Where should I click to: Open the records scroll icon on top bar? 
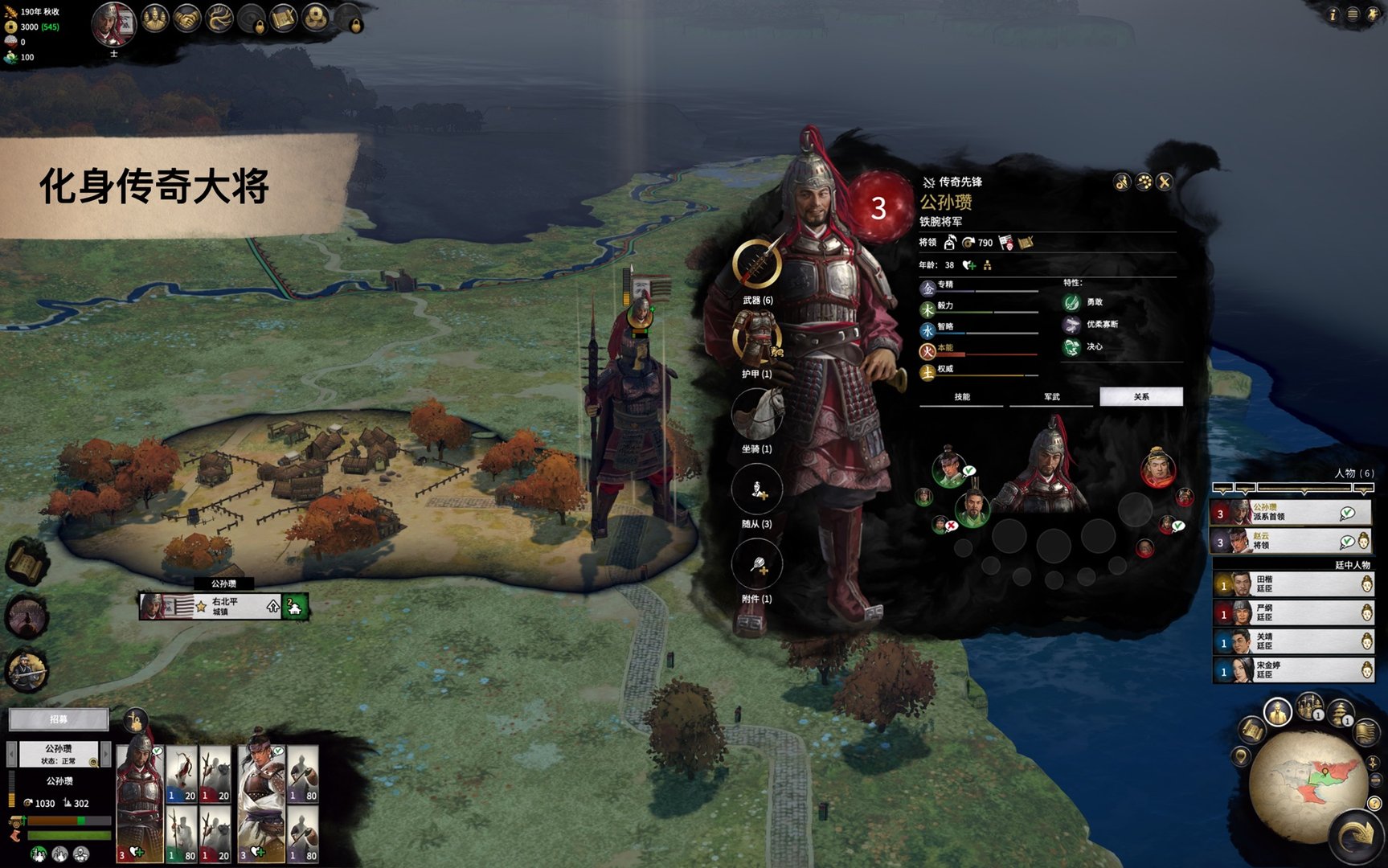(283, 16)
